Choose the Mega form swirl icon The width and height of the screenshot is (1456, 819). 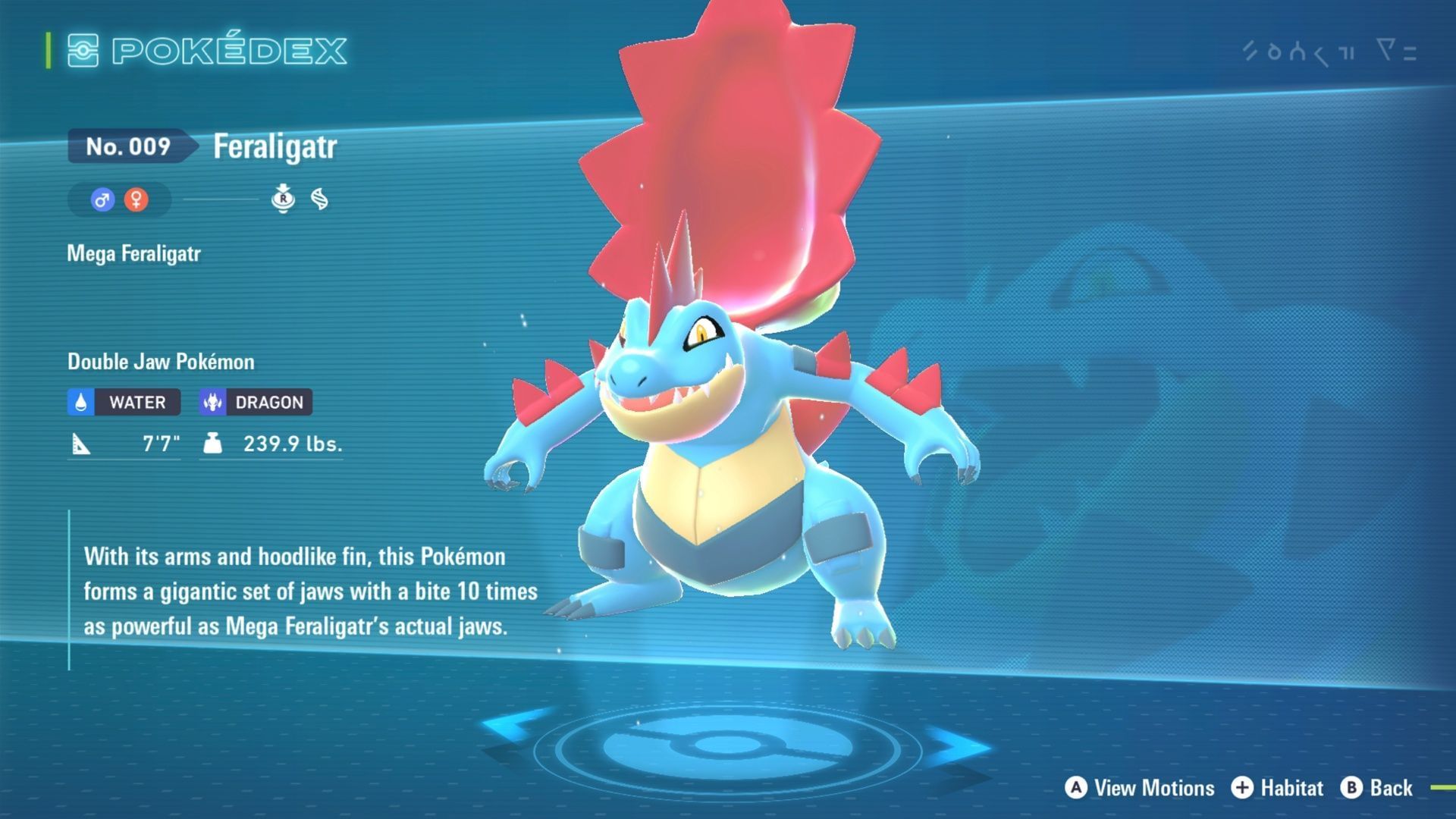click(x=320, y=199)
